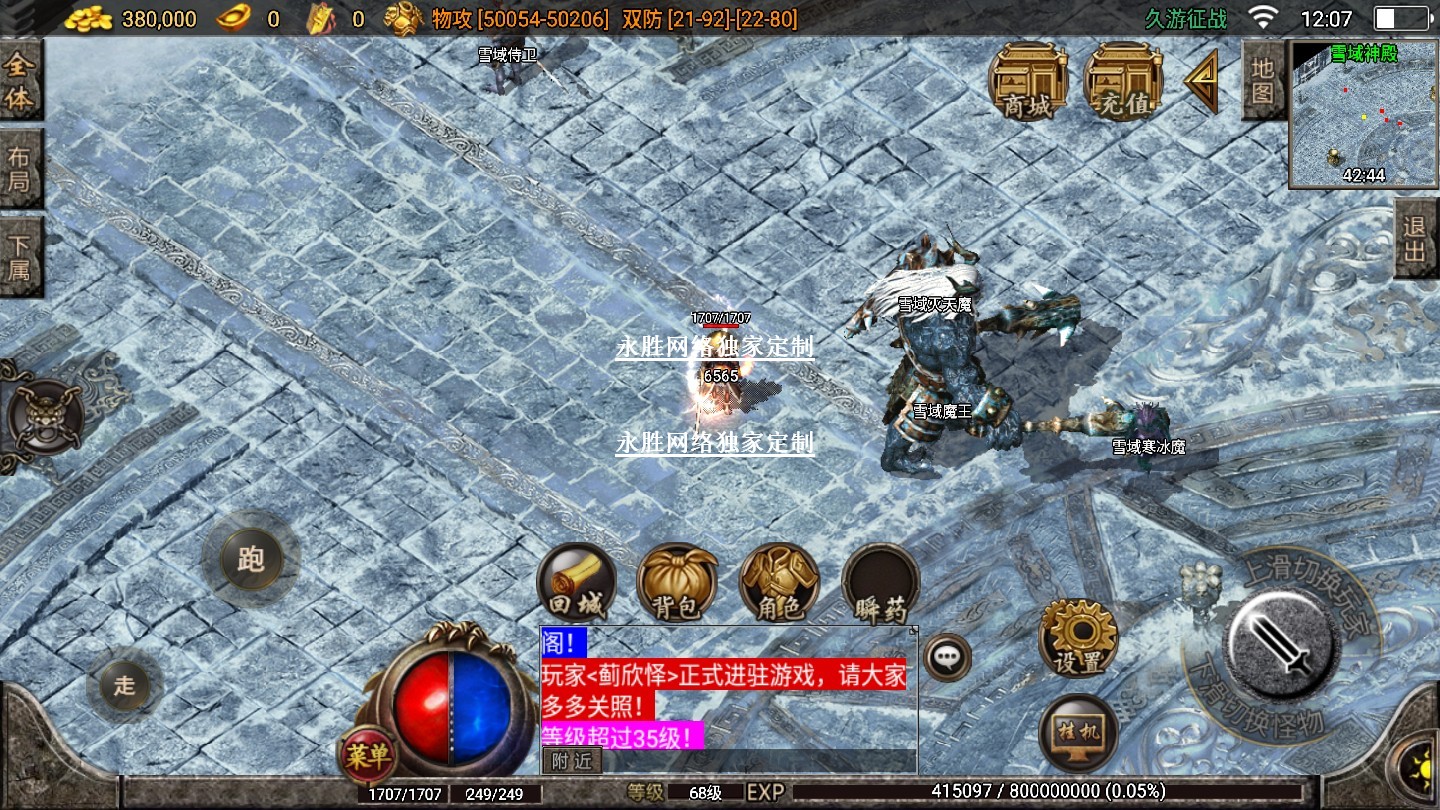Screen dimensions: 1440x810
Task: Tap the 走 walk button
Action: [125, 686]
